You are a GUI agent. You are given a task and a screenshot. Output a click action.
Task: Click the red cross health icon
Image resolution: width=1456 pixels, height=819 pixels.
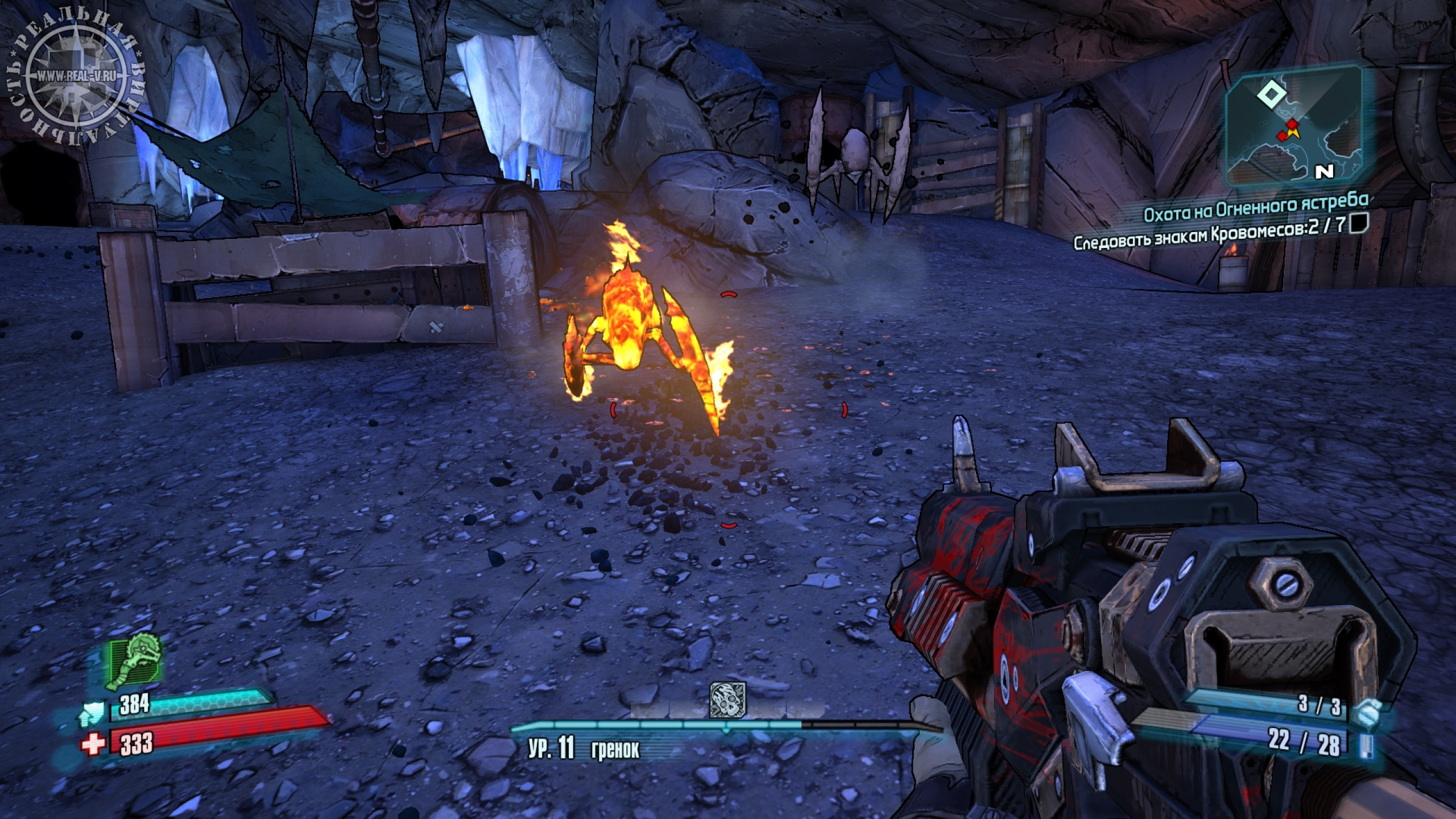pyautogui.click(x=93, y=743)
